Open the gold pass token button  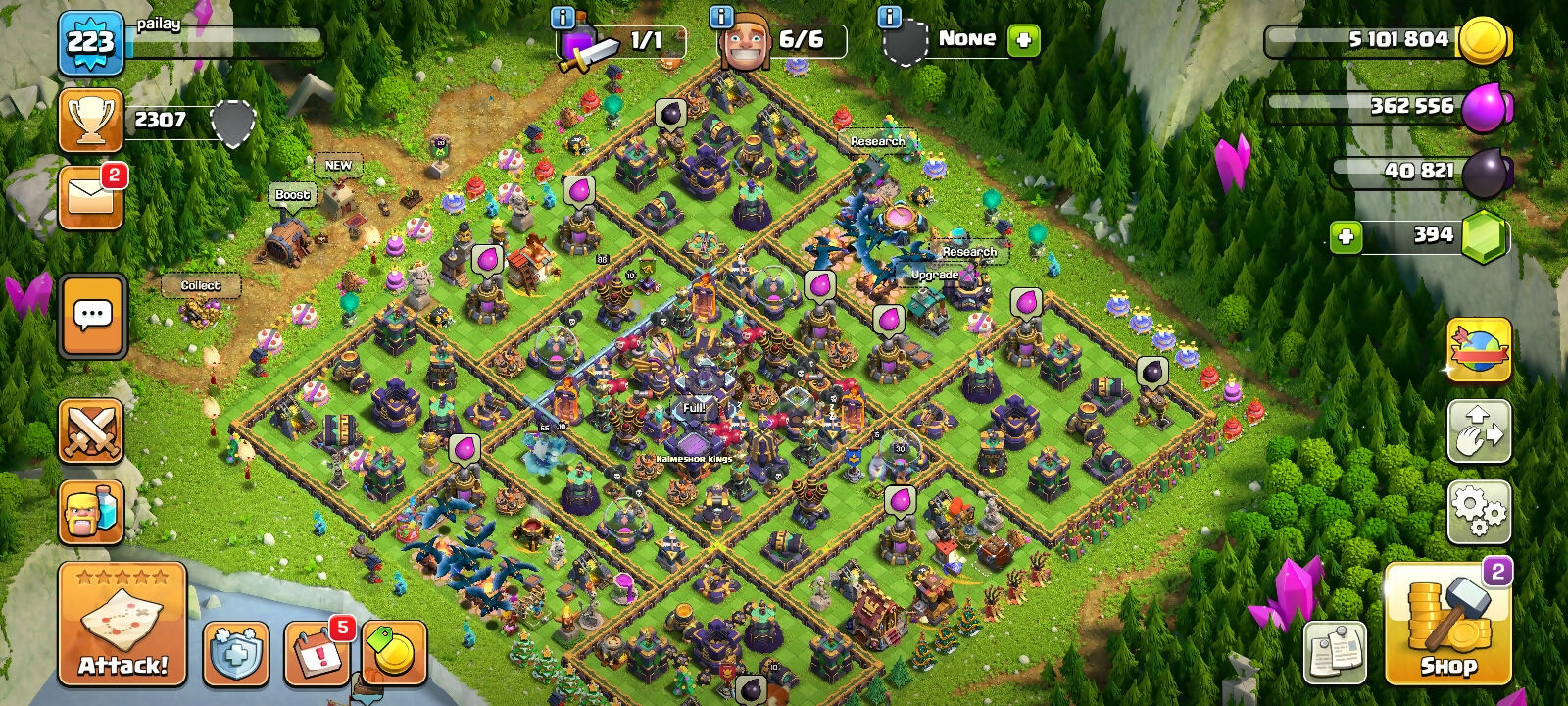pyautogui.click(x=394, y=651)
